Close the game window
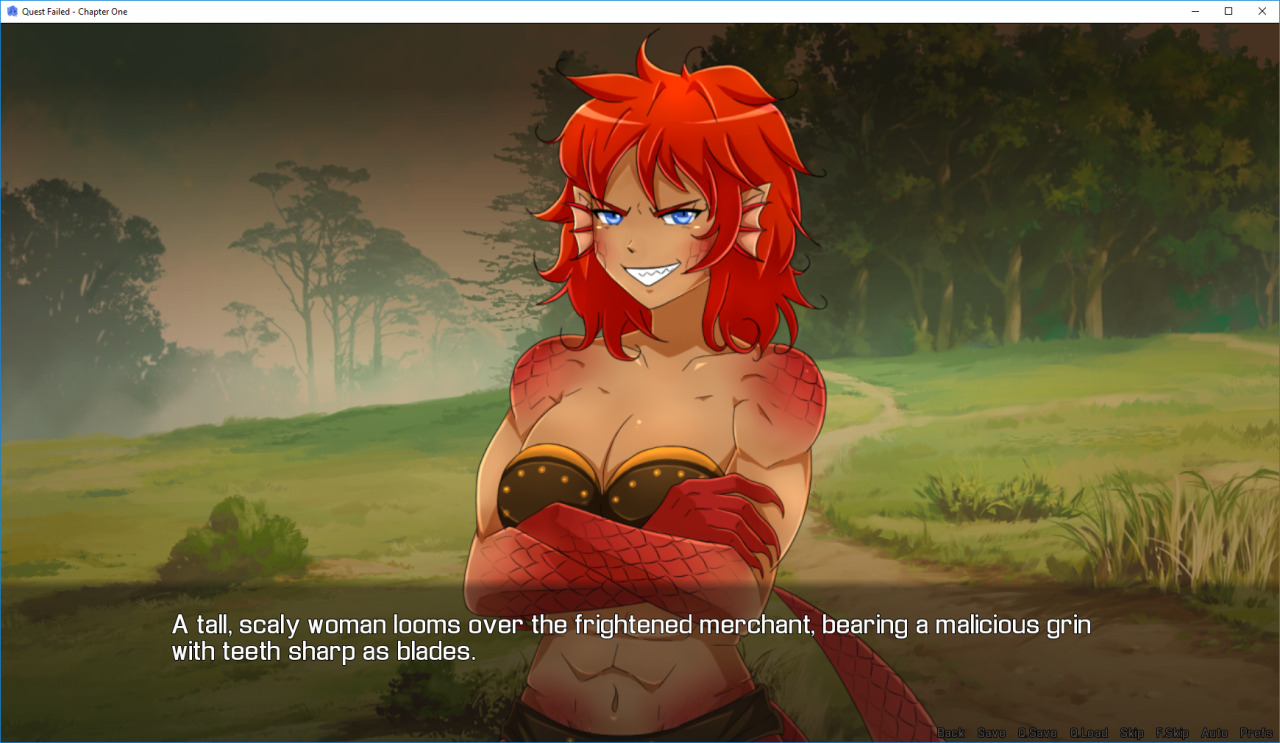 [x=1261, y=11]
